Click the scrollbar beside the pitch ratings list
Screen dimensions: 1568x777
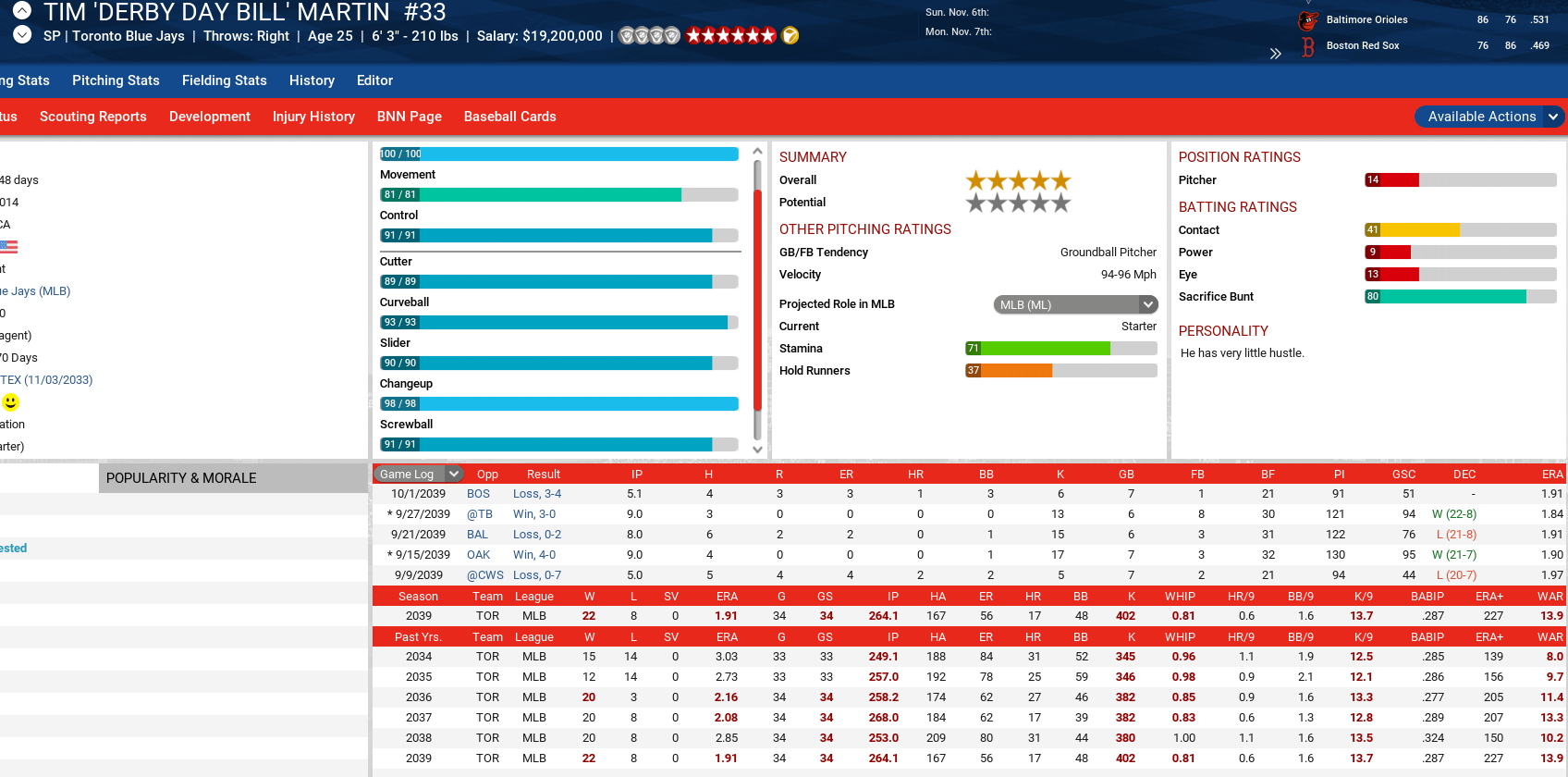(x=757, y=277)
